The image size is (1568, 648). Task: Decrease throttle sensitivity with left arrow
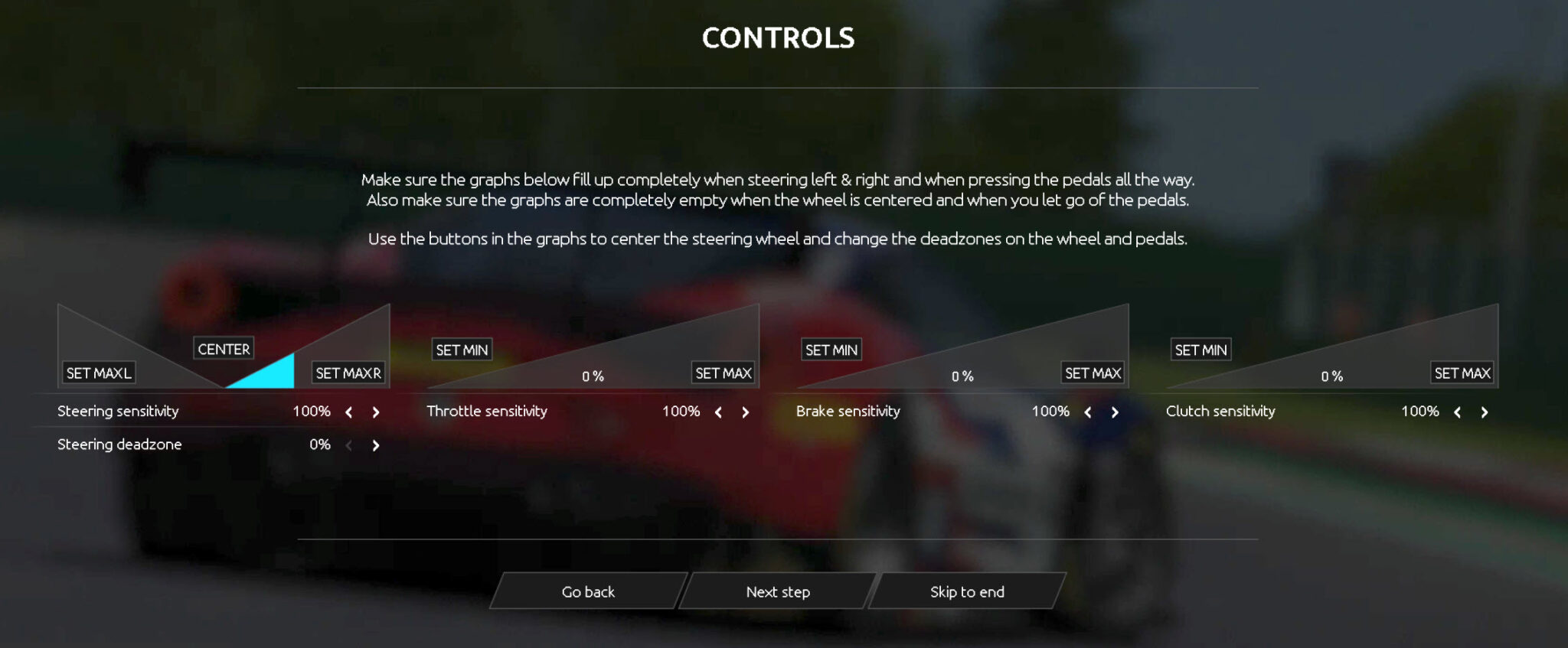(718, 412)
